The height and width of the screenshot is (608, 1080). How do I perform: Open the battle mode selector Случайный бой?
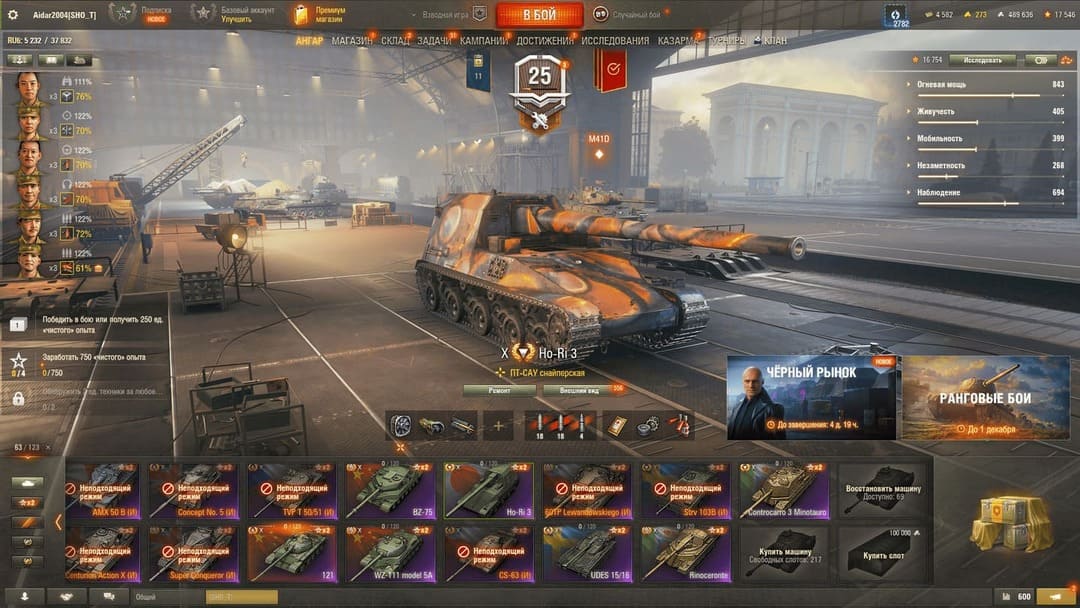(630, 14)
